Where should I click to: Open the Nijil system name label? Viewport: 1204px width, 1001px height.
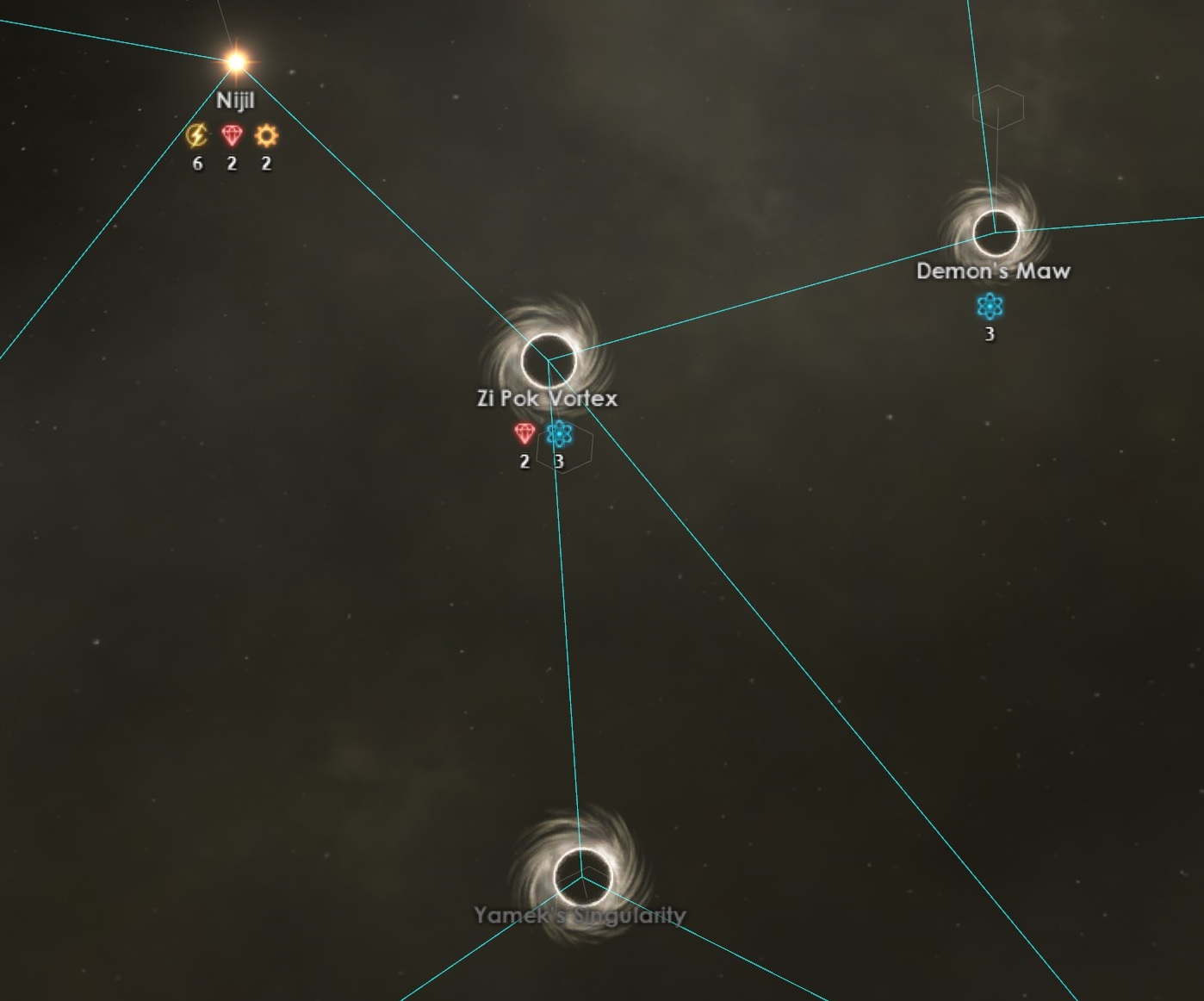tap(236, 99)
